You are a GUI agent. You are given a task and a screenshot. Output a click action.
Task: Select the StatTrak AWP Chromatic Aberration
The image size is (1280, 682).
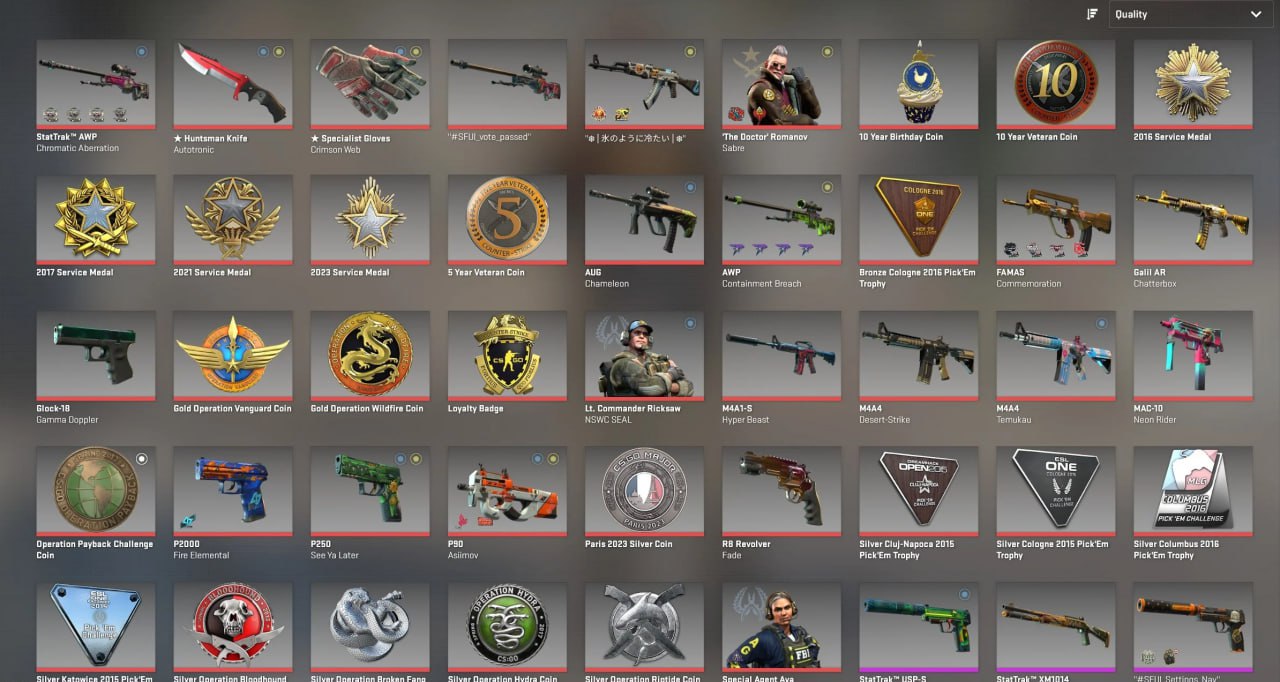[96, 83]
